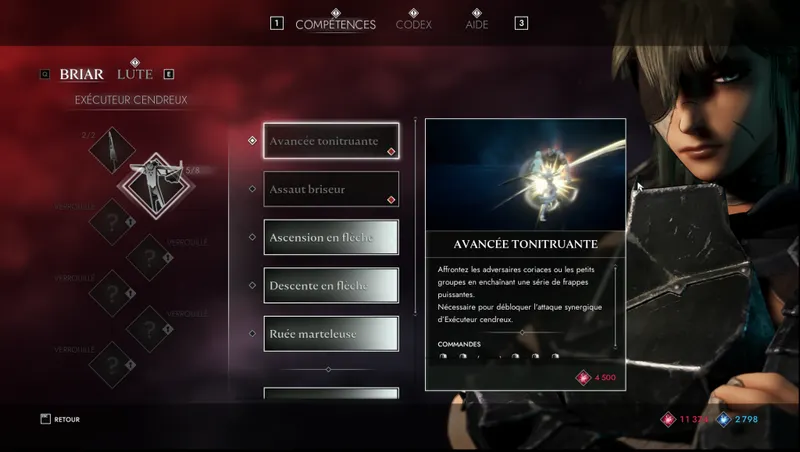The height and width of the screenshot is (452, 800).
Task: Select the Ruée marteleuse skill
Action: click(331, 333)
